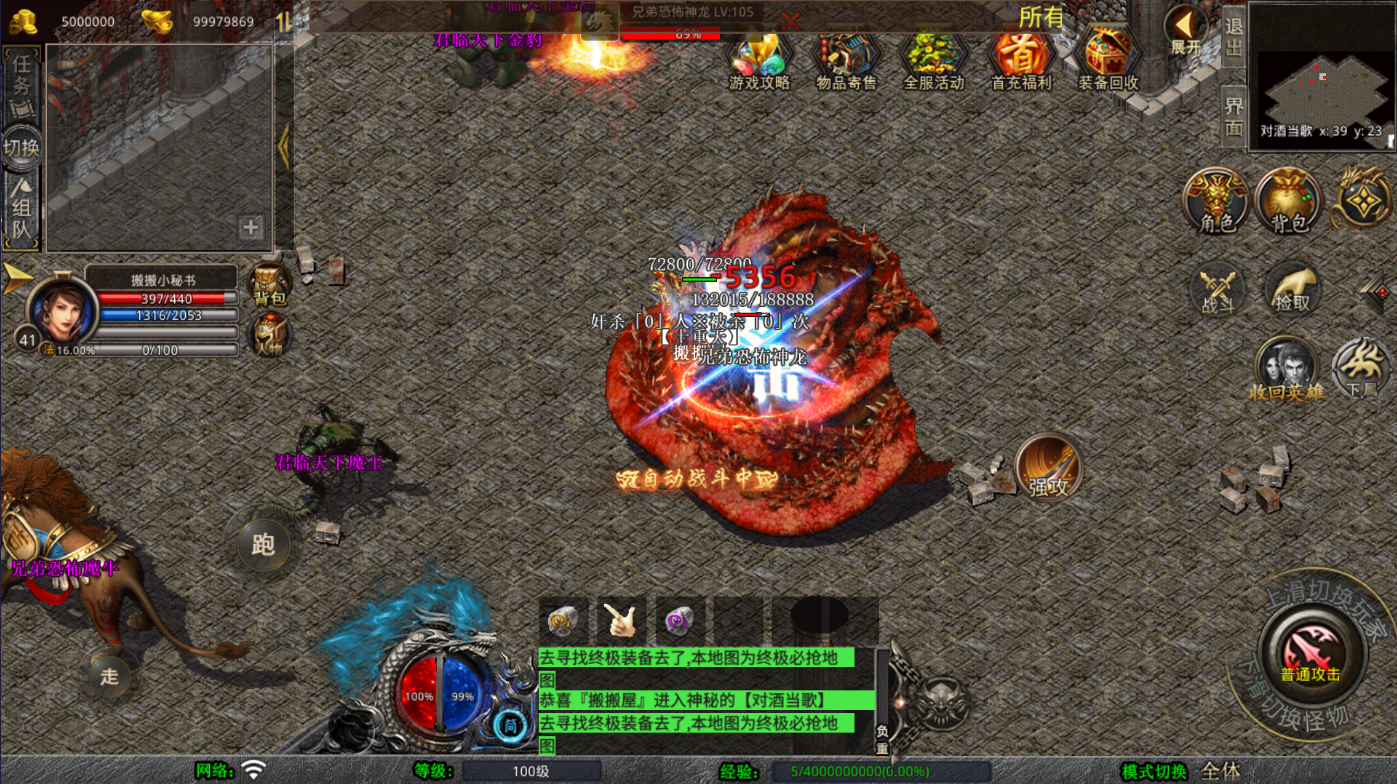Activate the 强攻 heavy attack skill
Viewport: 1397px width, 784px height.
coord(1048,468)
